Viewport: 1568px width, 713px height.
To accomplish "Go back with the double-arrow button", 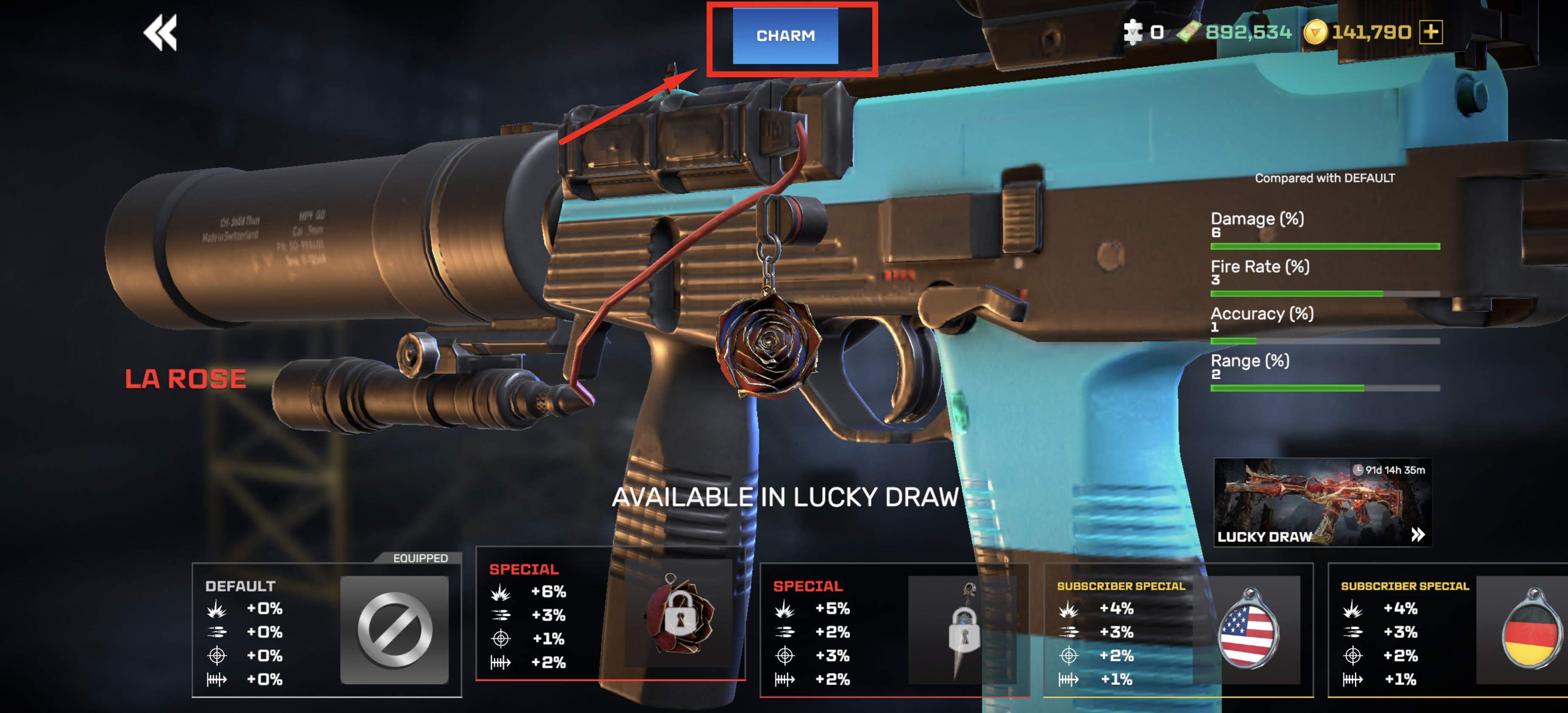I will [160, 33].
